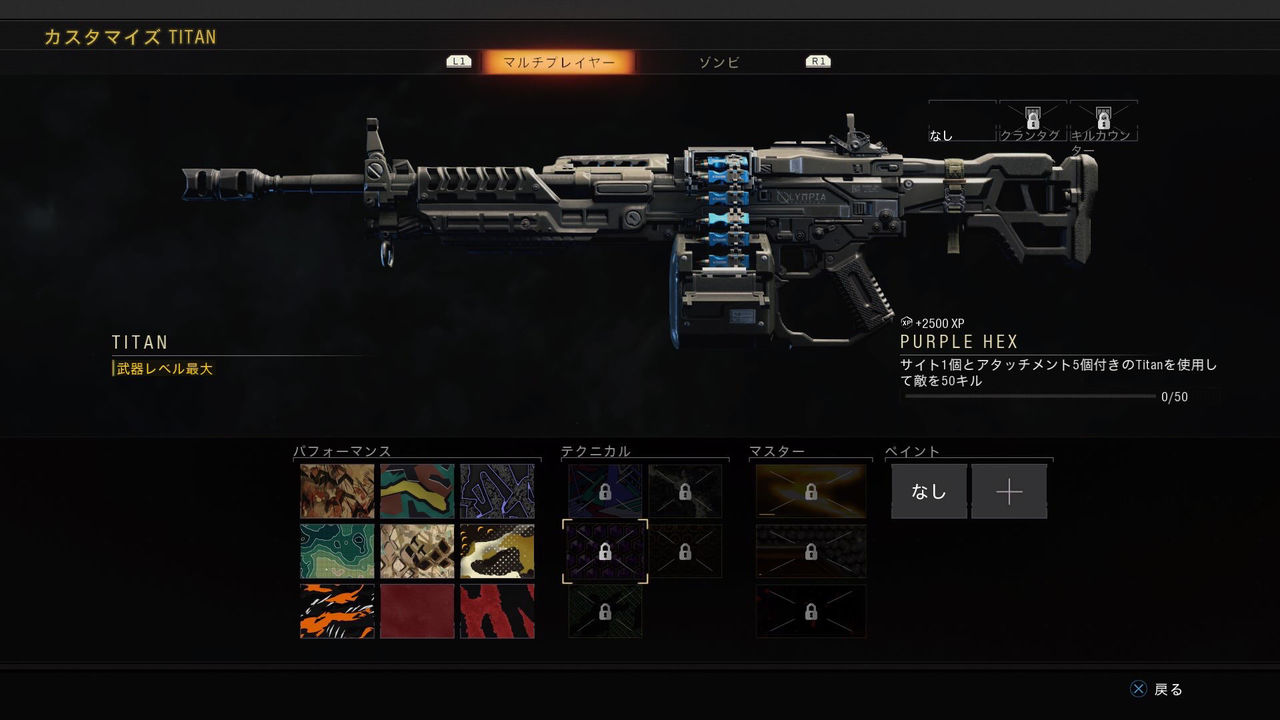Apply the solid dark red camo
Screen dimensions: 1280x720
pos(417,611)
